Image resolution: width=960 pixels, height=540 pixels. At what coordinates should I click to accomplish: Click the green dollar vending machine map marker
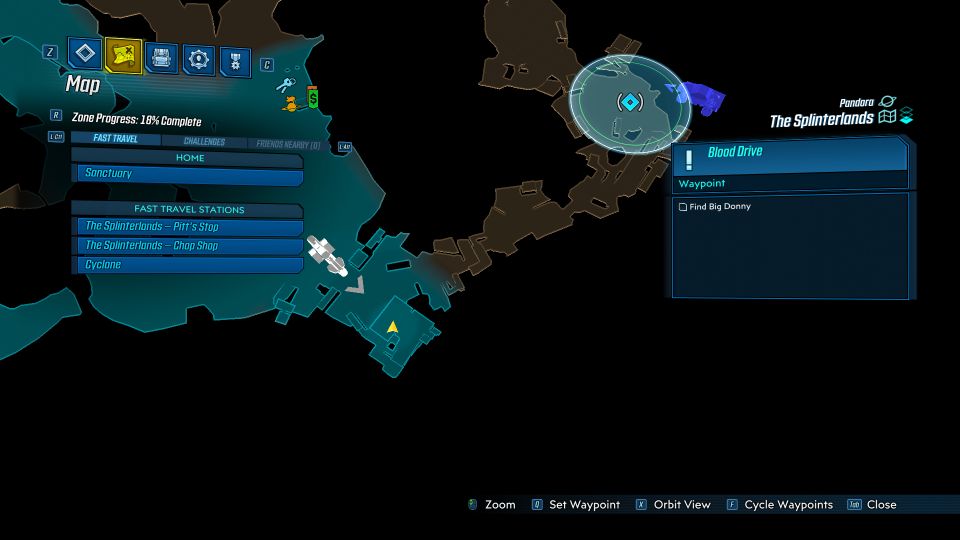coord(312,98)
